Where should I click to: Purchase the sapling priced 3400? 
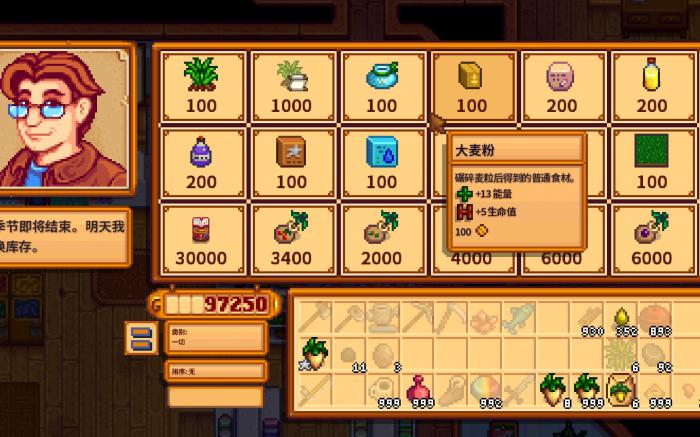click(x=292, y=238)
